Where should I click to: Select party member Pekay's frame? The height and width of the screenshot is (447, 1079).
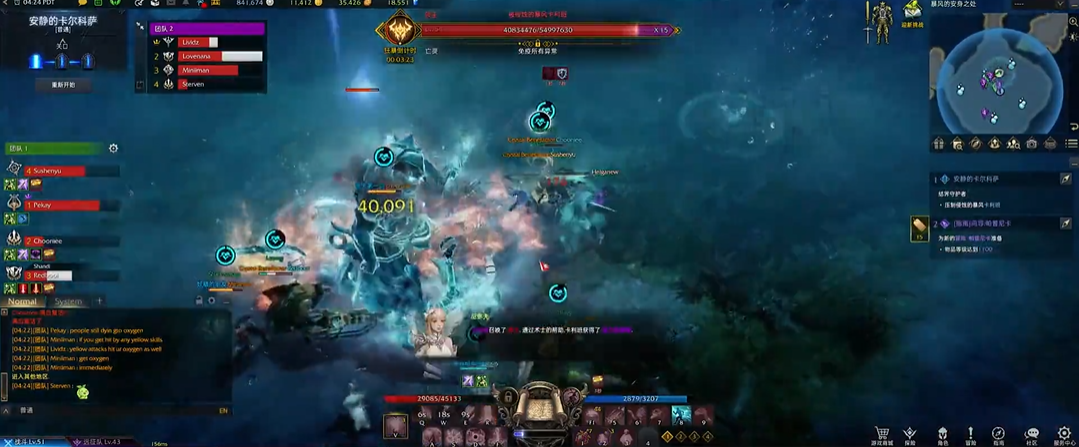(62, 205)
